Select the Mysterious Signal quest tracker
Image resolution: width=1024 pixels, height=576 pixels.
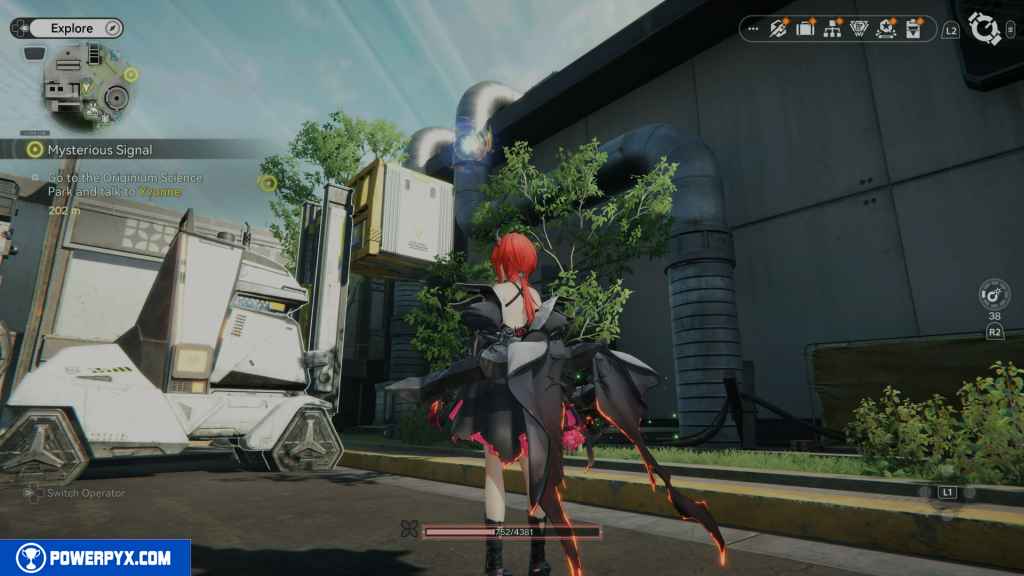[x=100, y=149]
